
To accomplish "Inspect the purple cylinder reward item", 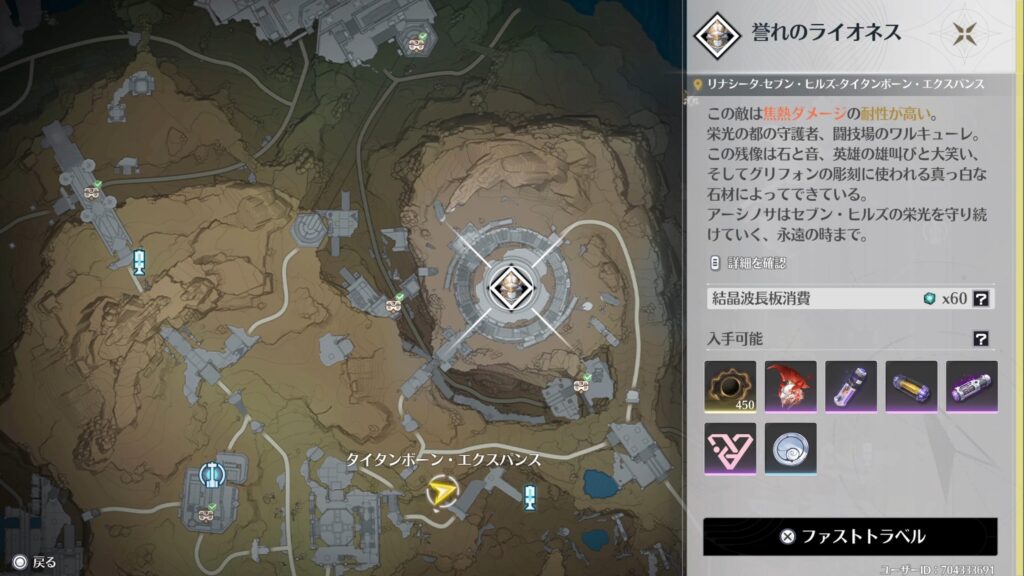I will pyautogui.click(x=971, y=387).
